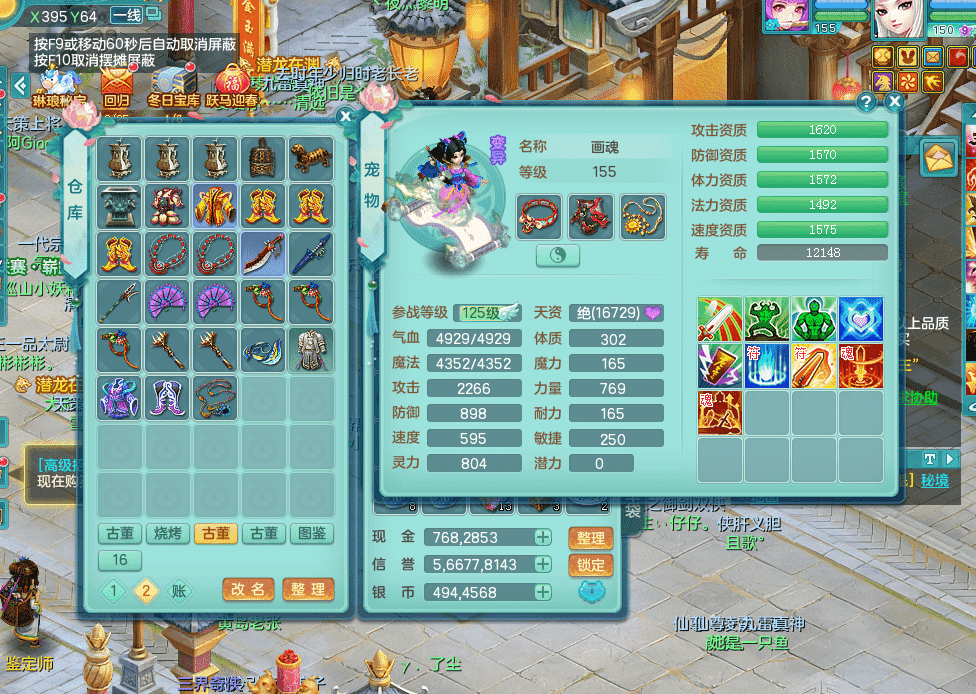Screen dimensions: 976x694
Task: Close the warehouse panel
Action: [346, 116]
